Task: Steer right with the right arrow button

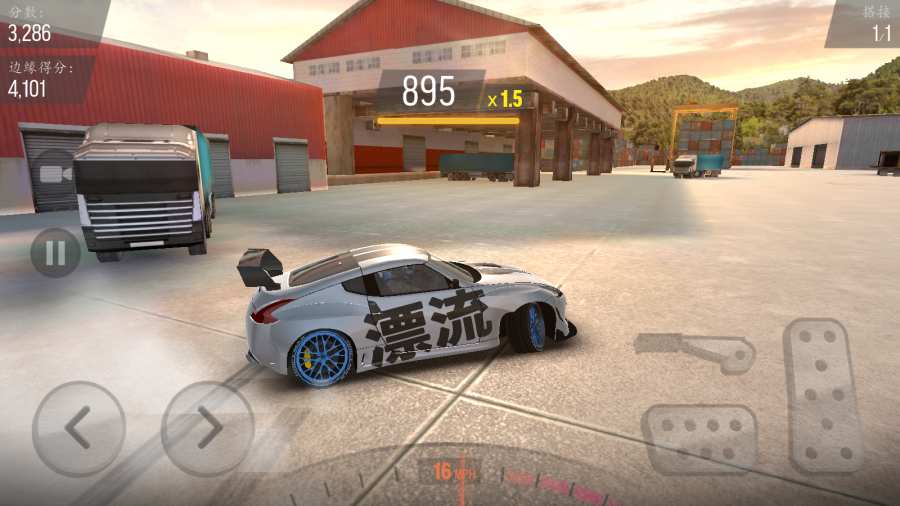Action: pos(207,428)
